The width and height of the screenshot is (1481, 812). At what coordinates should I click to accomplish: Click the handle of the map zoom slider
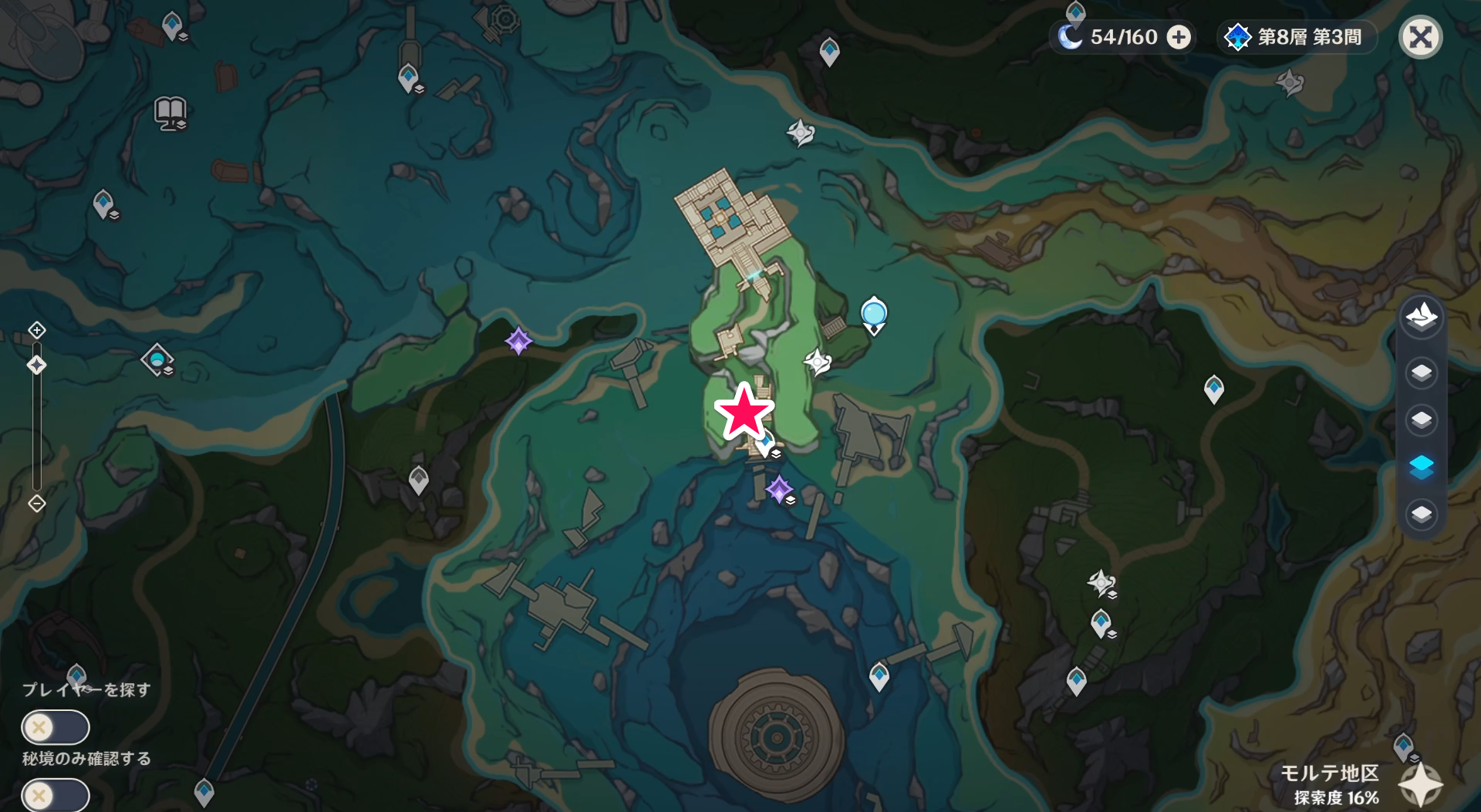click(x=36, y=365)
